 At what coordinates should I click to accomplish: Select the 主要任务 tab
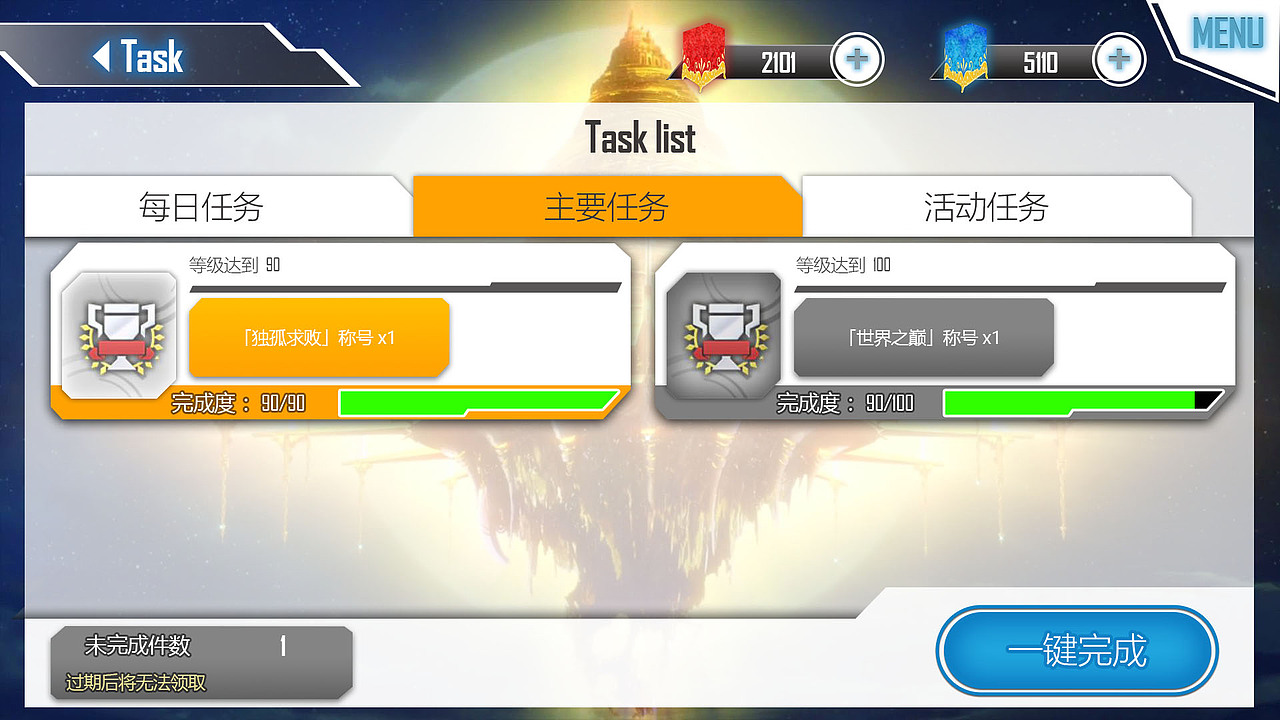click(608, 205)
